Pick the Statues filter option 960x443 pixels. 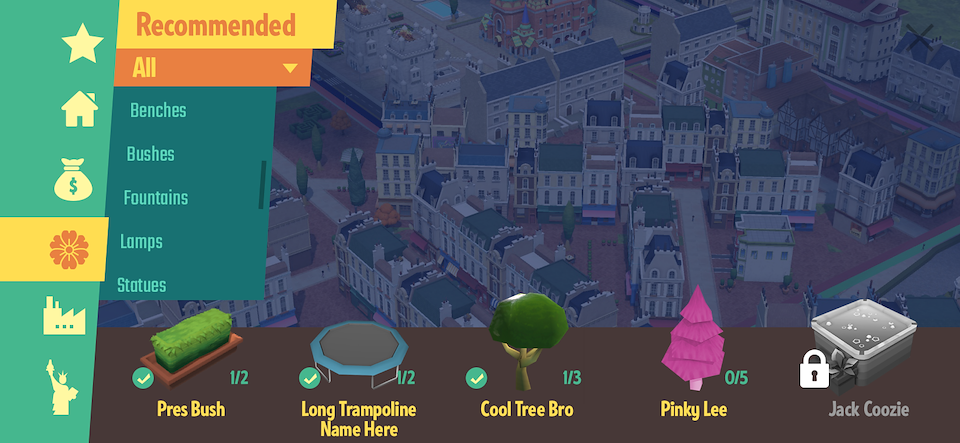[142, 285]
